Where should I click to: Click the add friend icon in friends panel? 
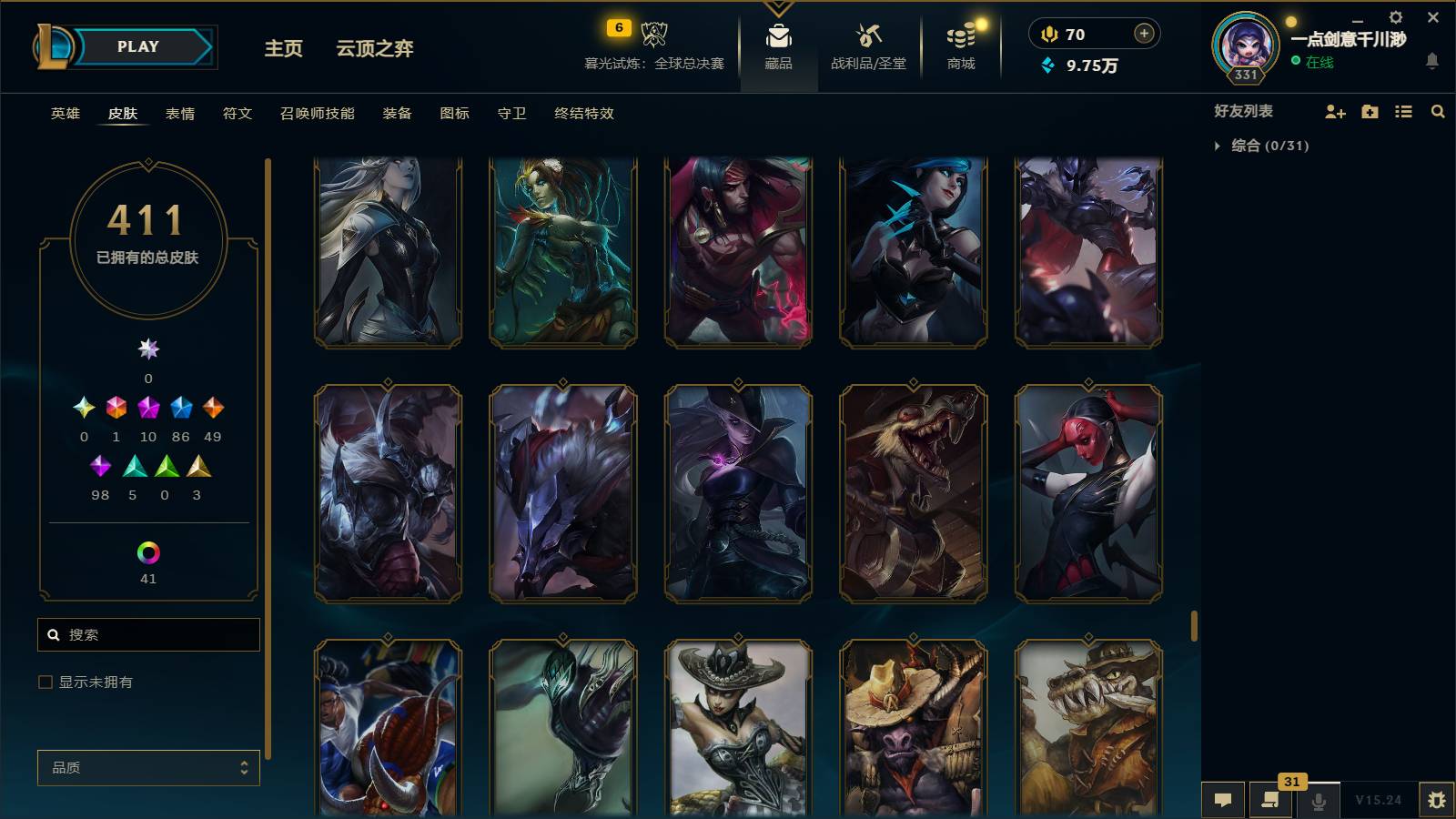[x=1335, y=112]
